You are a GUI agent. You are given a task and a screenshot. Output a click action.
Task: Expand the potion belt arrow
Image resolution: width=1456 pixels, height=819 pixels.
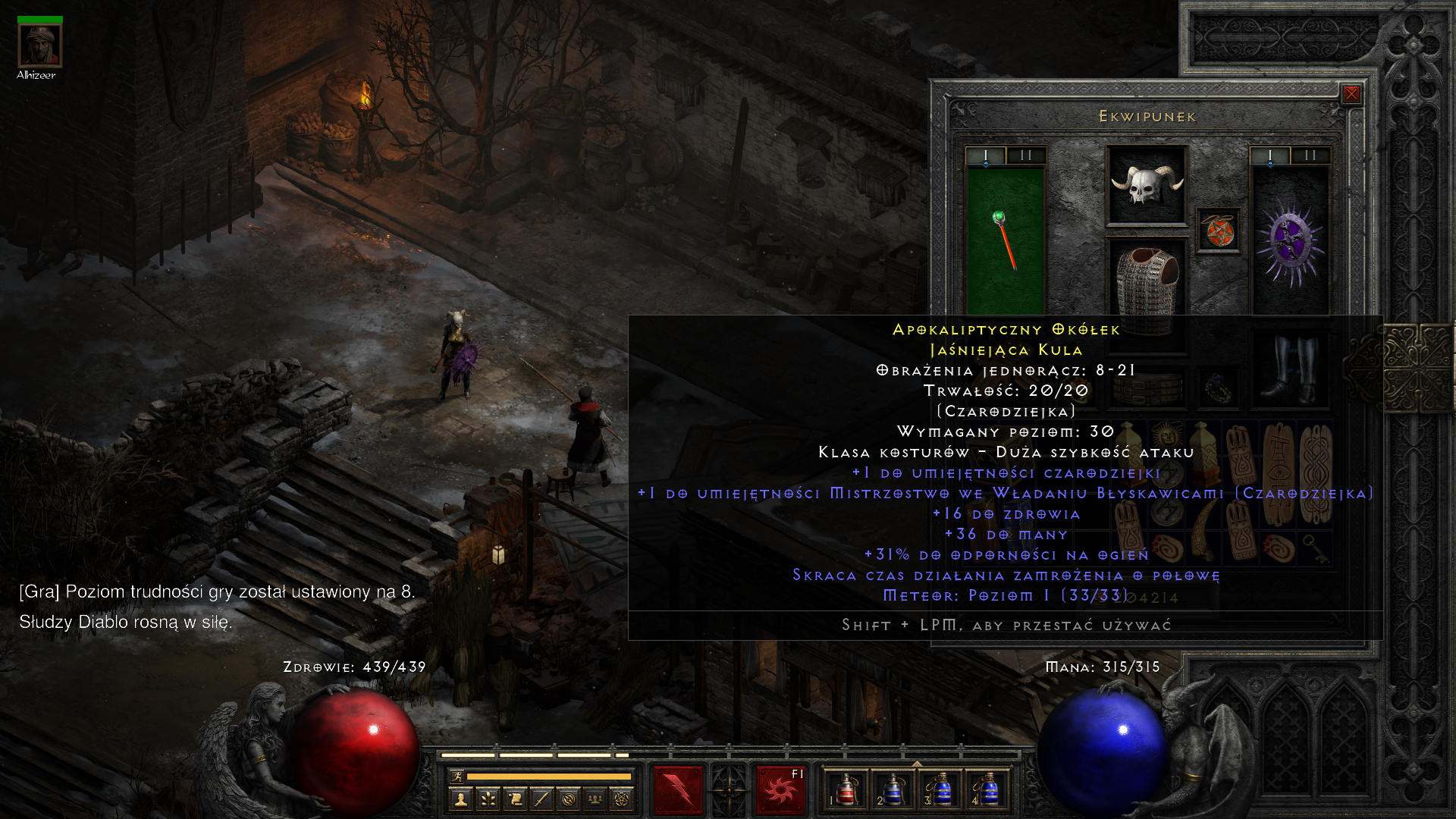pos(917,764)
